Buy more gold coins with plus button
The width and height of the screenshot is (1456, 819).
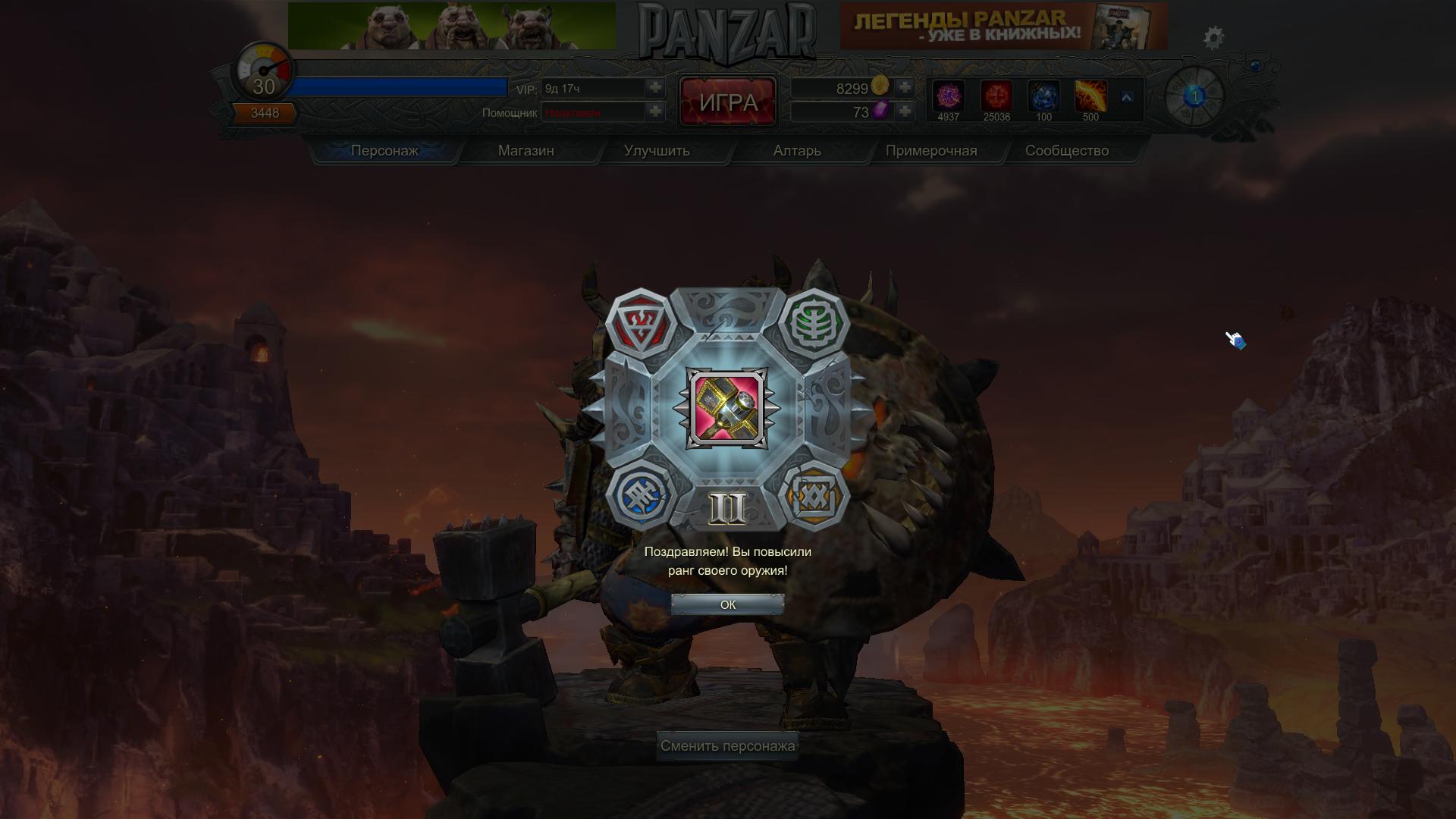click(904, 88)
